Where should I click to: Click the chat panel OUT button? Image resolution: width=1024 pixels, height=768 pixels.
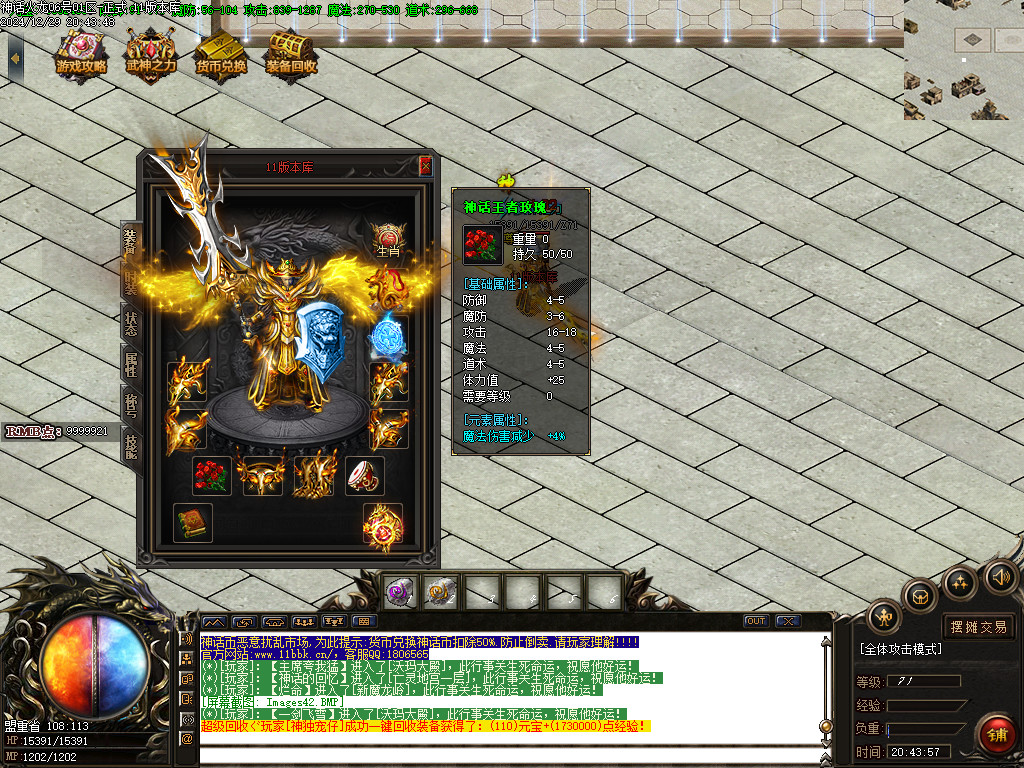(756, 621)
